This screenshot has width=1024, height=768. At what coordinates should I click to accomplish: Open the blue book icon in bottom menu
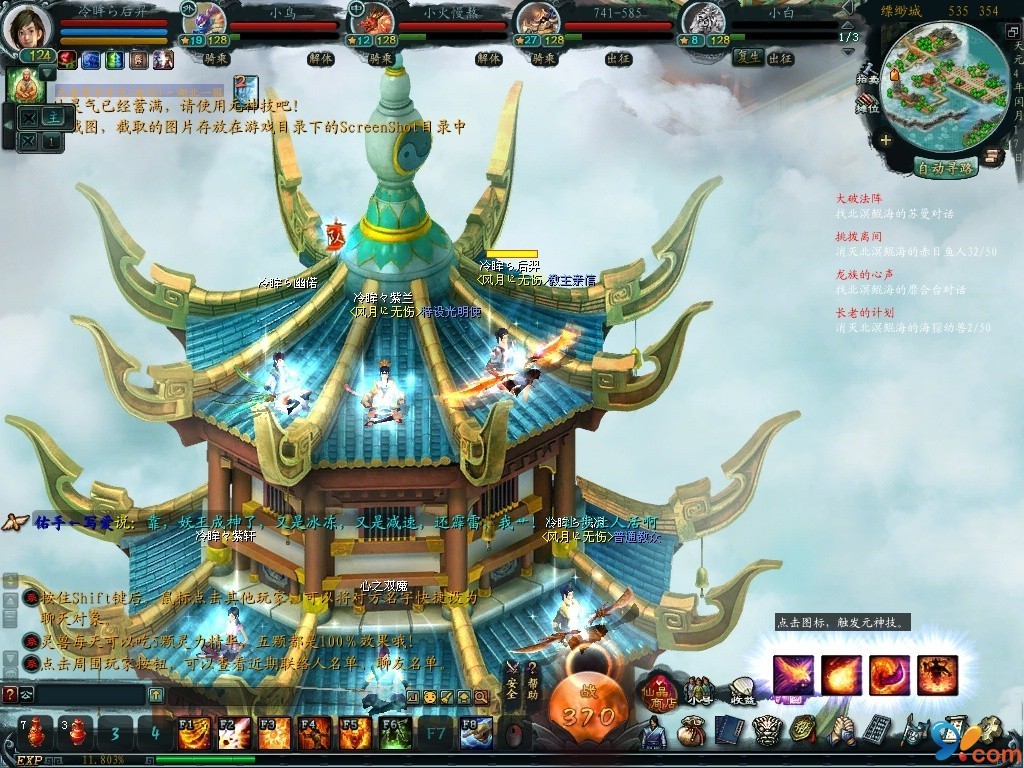(722, 732)
